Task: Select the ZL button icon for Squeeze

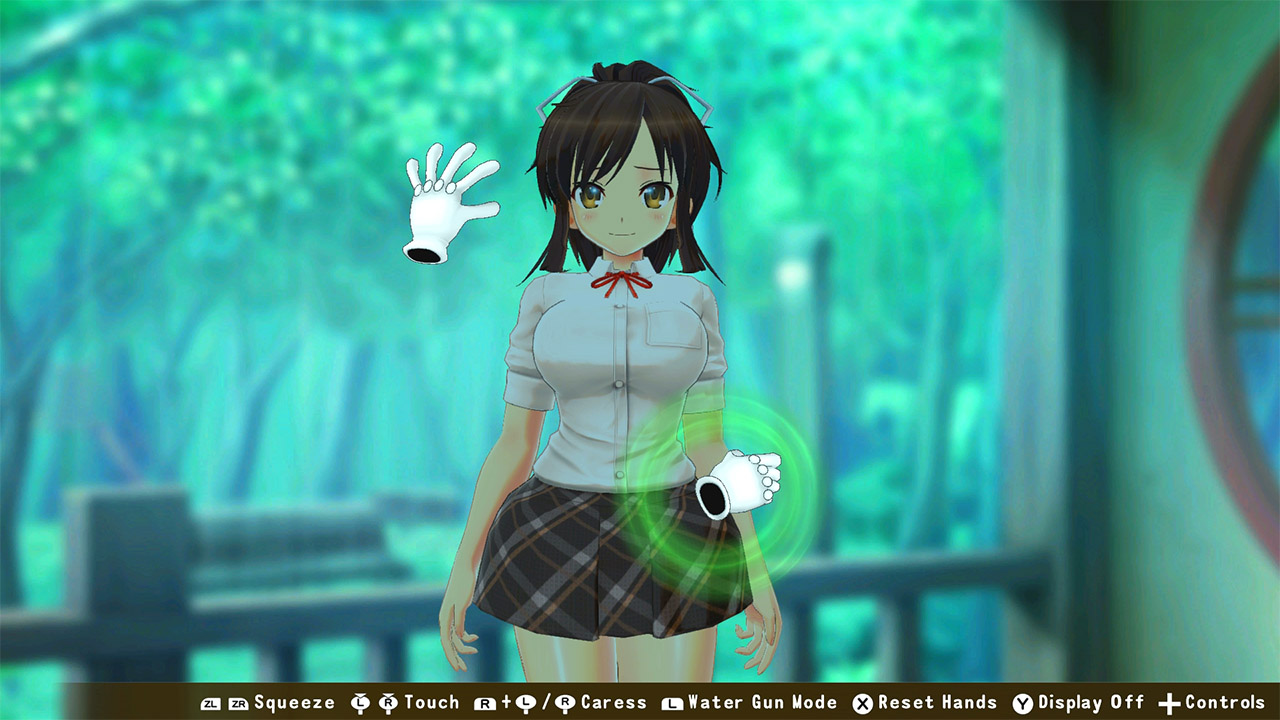Action: coord(209,703)
